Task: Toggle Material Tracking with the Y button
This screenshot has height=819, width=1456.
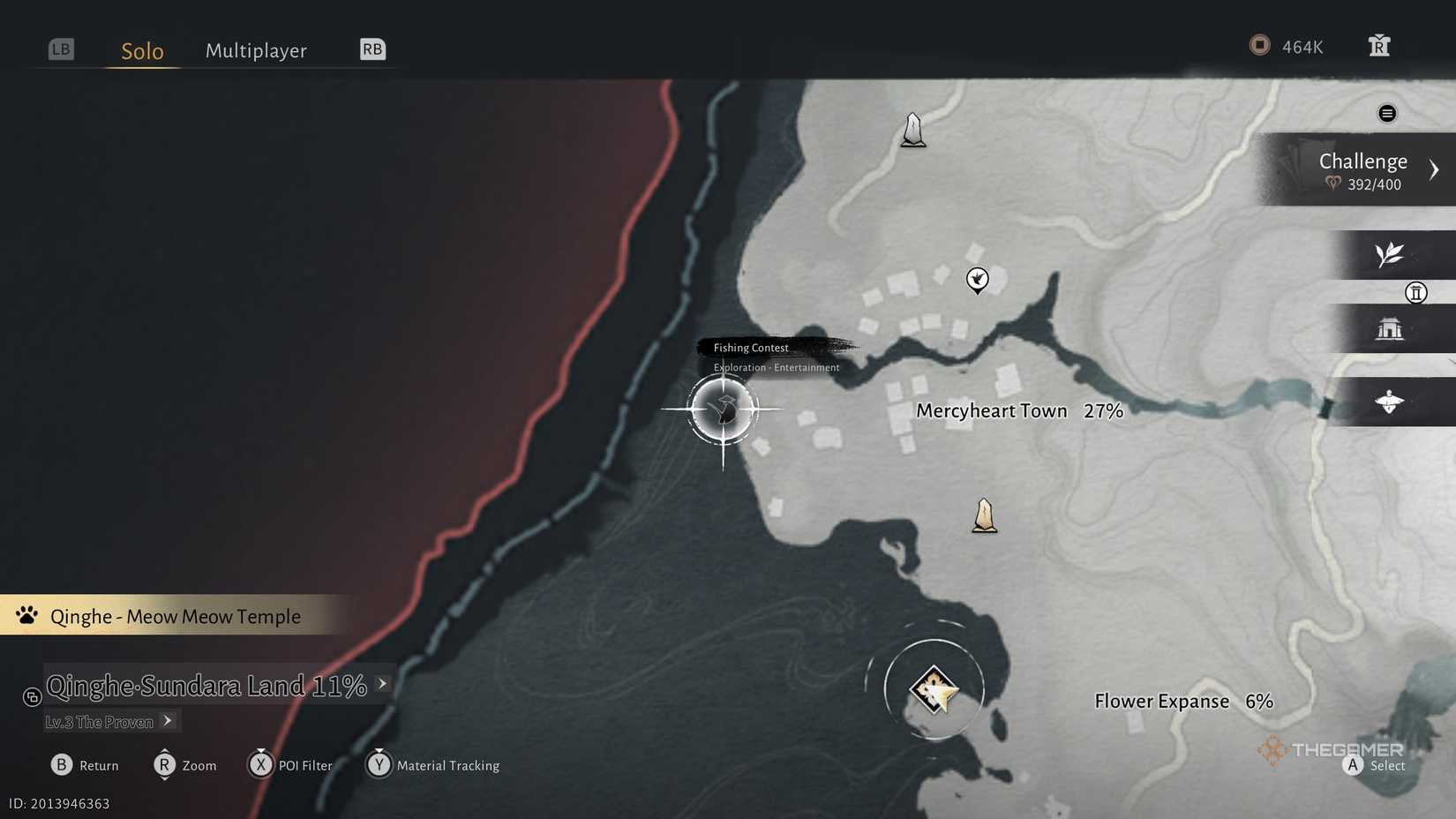Action: pos(379,765)
